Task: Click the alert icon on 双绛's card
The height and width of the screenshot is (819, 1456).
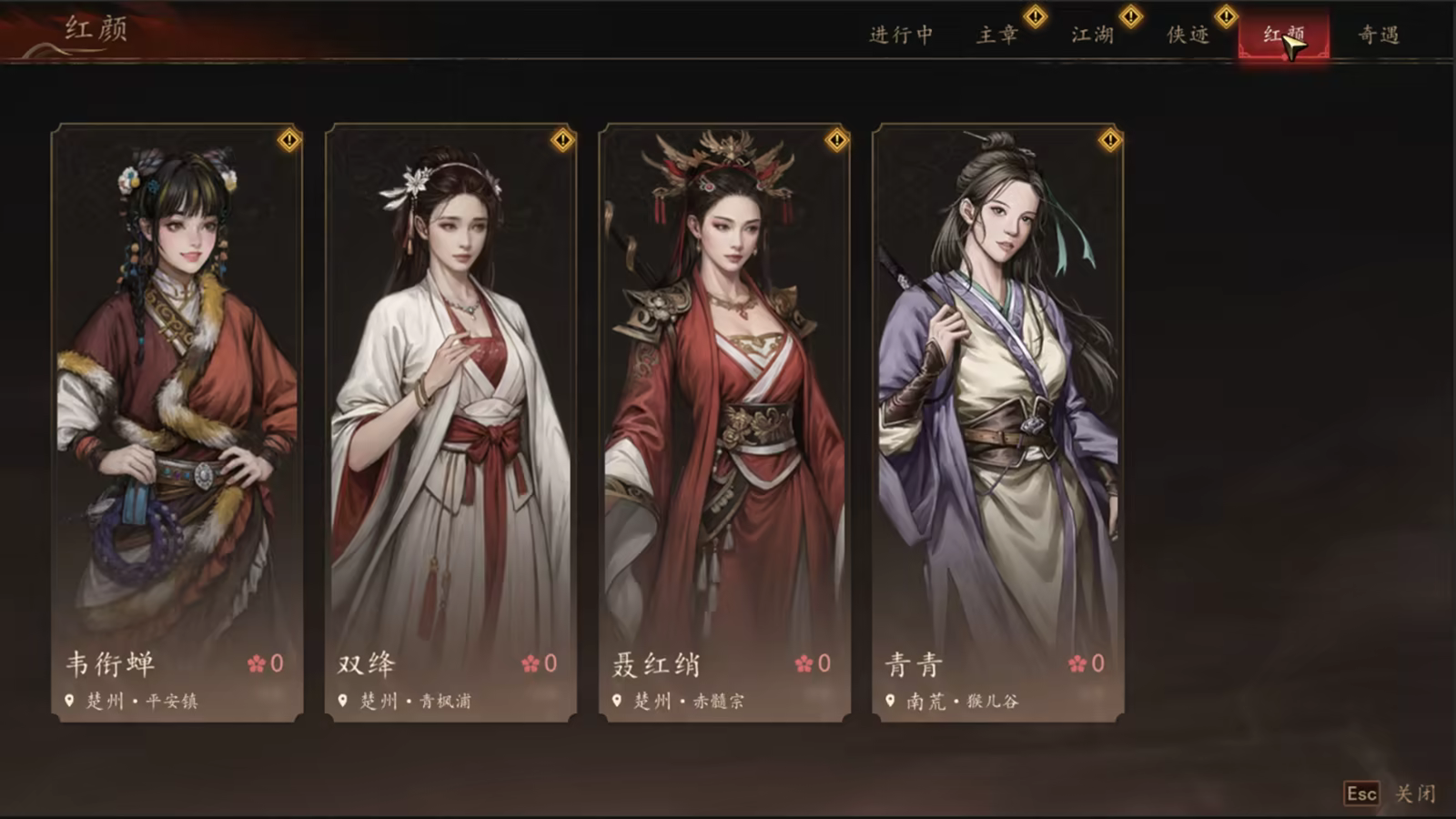Action: [562, 141]
